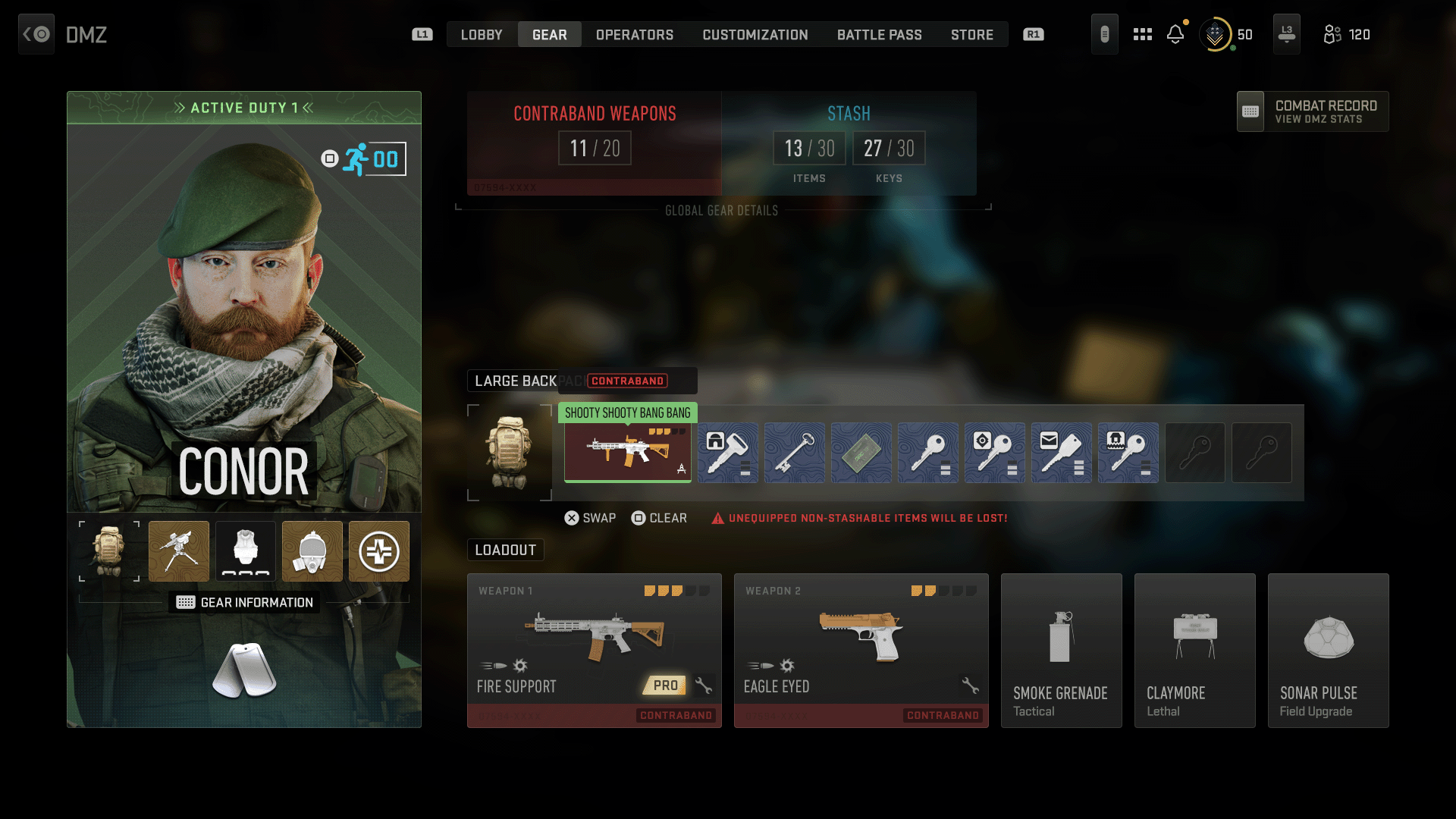The height and width of the screenshot is (819, 1456).
Task: Change the Claymore lethal slot
Action: 1195,650
